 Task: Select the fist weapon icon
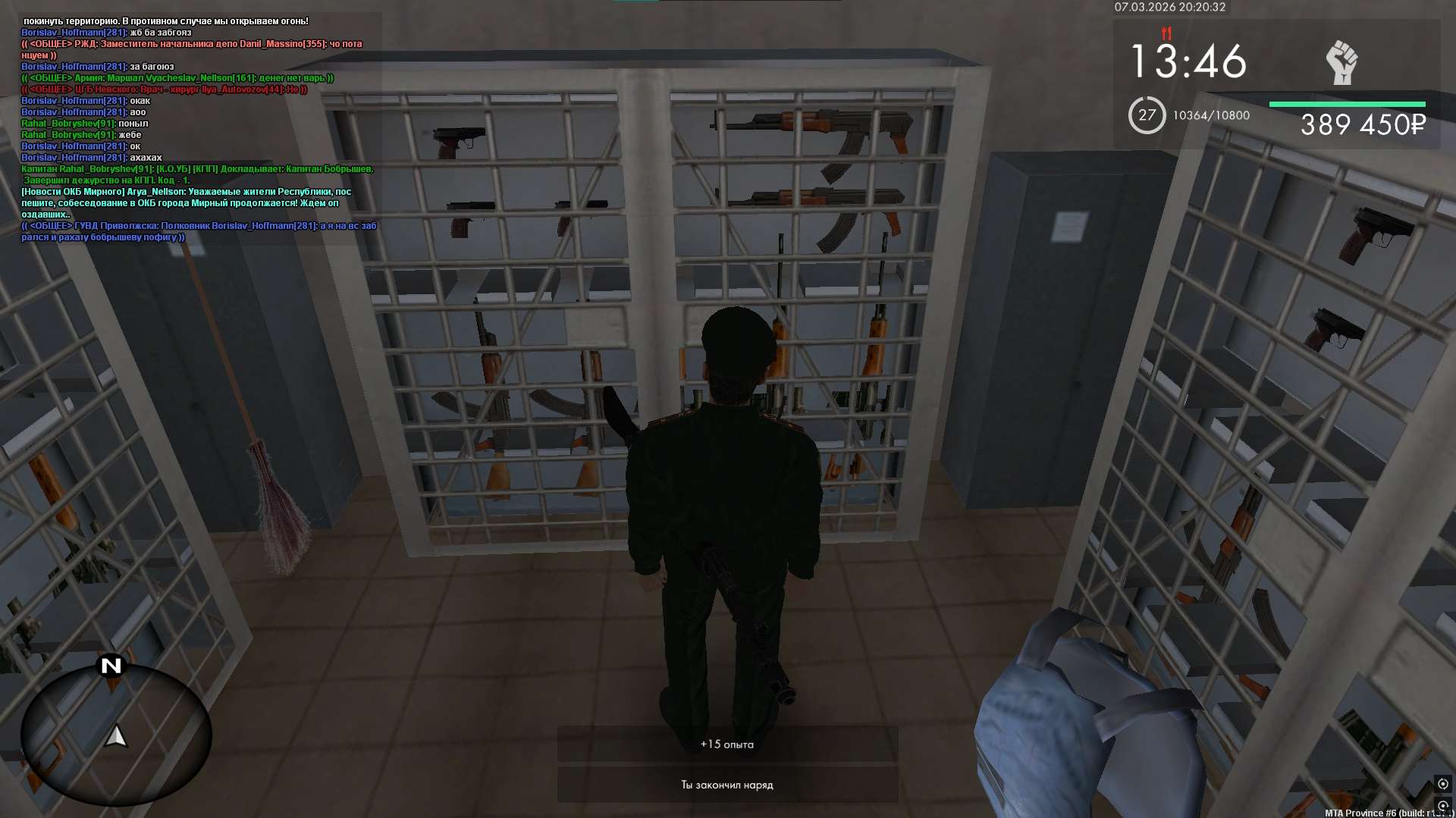point(1341,62)
